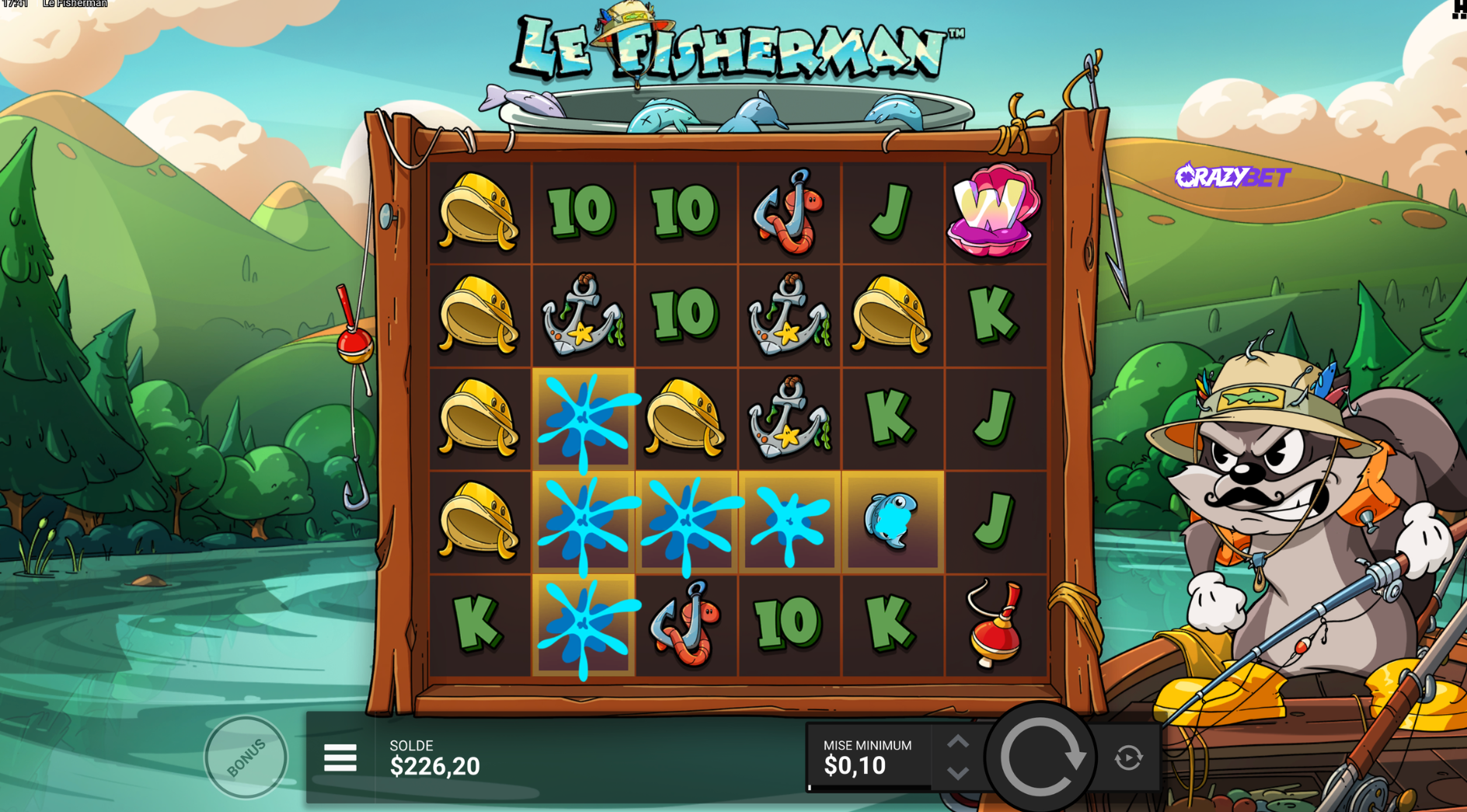Decrease the bet with the down arrow
The height and width of the screenshot is (812, 1467).
point(958,773)
